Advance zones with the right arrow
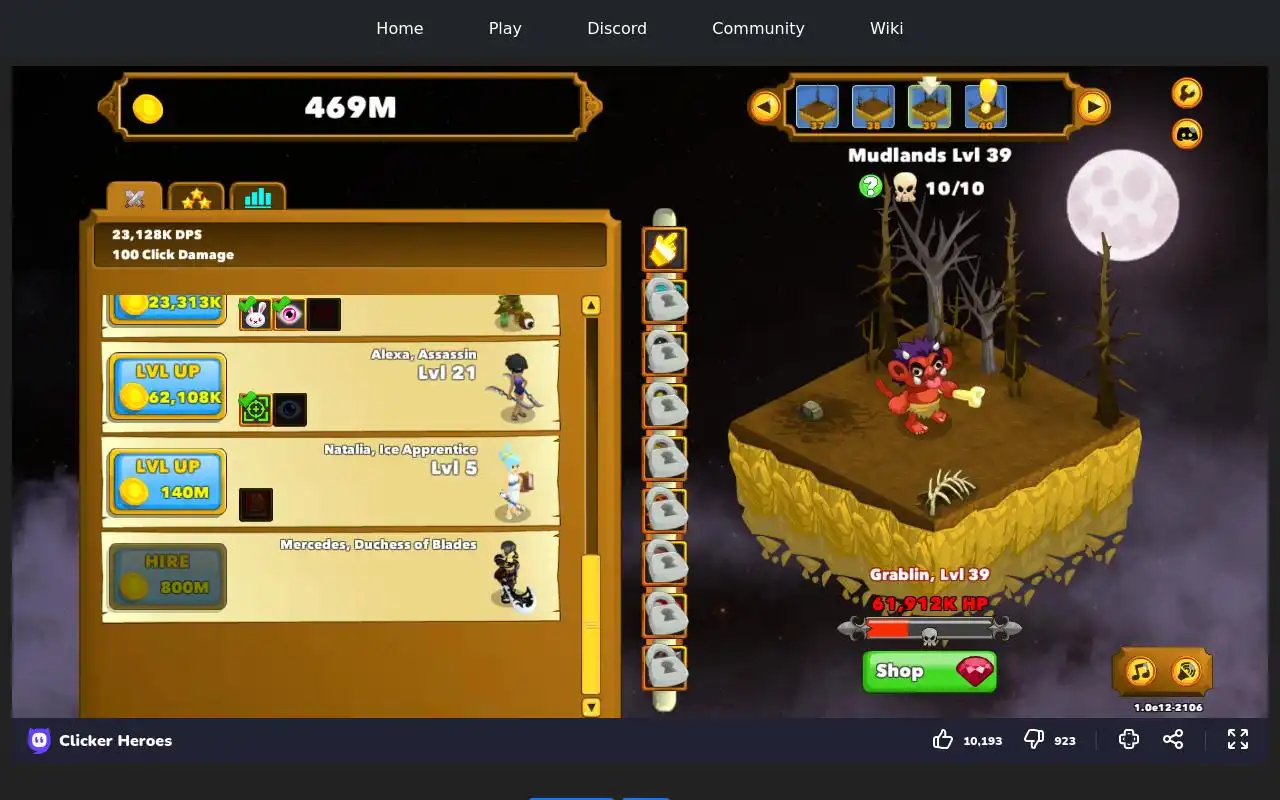Image resolution: width=1280 pixels, height=800 pixels. pos(1093,106)
